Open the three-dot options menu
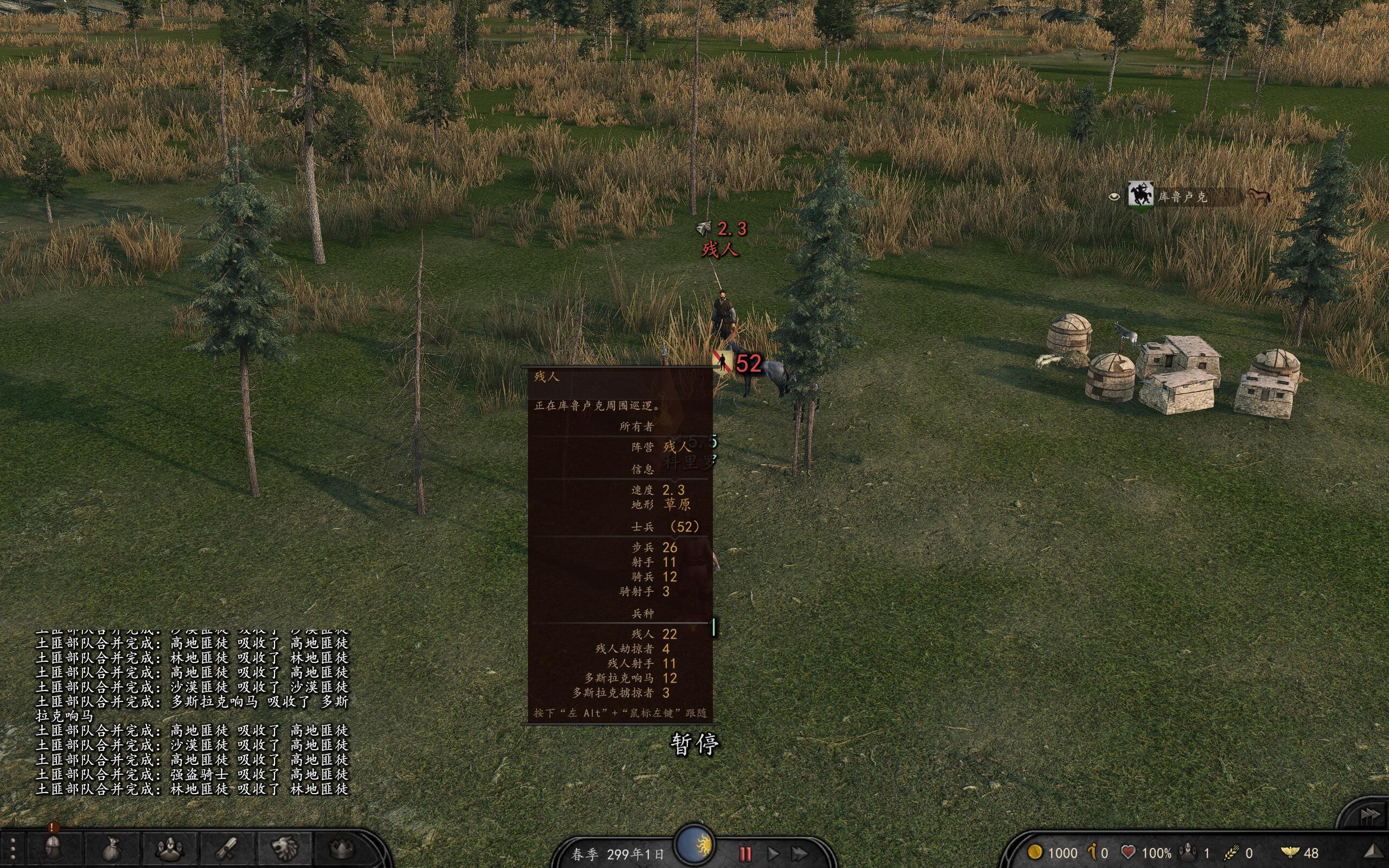The width and height of the screenshot is (1389, 868). (x=12, y=851)
